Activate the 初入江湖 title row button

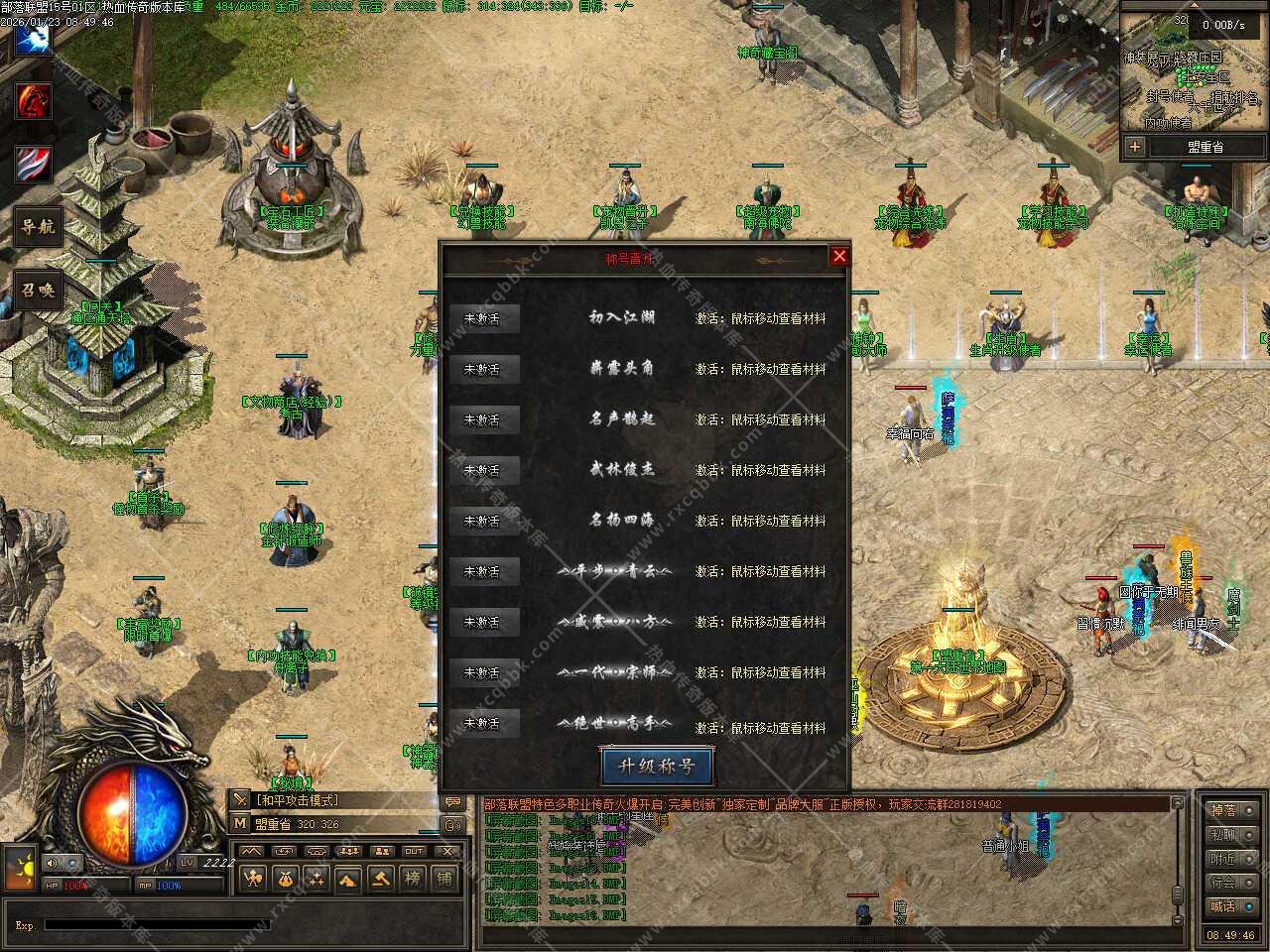tap(482, 318)
